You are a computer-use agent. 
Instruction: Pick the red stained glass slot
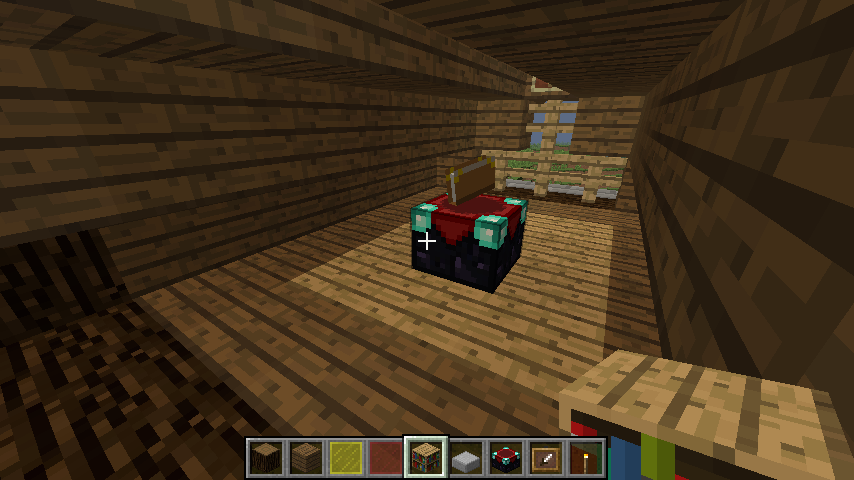(x=386, y=458)
